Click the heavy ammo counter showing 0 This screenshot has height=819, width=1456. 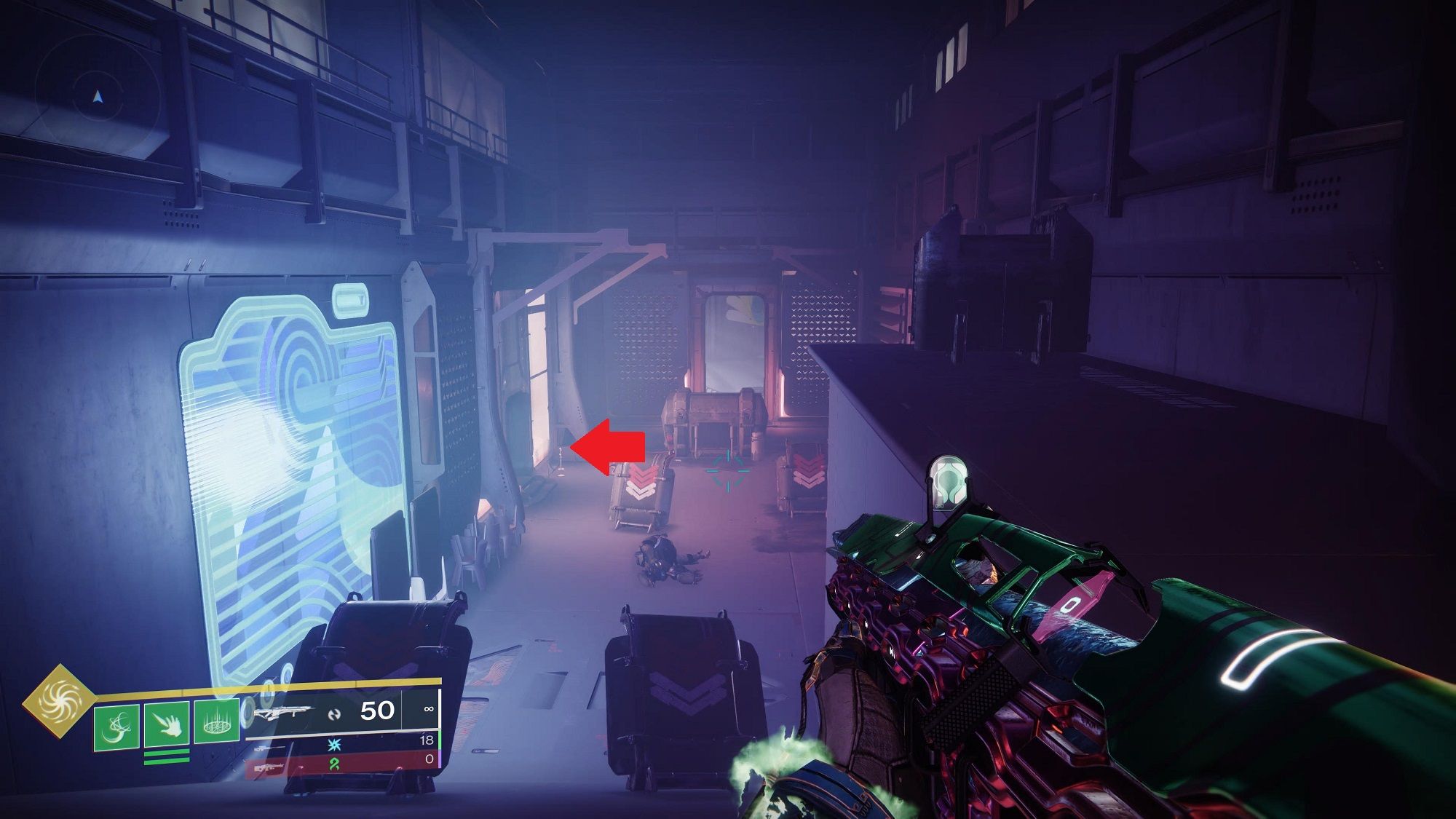click(x=430, y=759)
